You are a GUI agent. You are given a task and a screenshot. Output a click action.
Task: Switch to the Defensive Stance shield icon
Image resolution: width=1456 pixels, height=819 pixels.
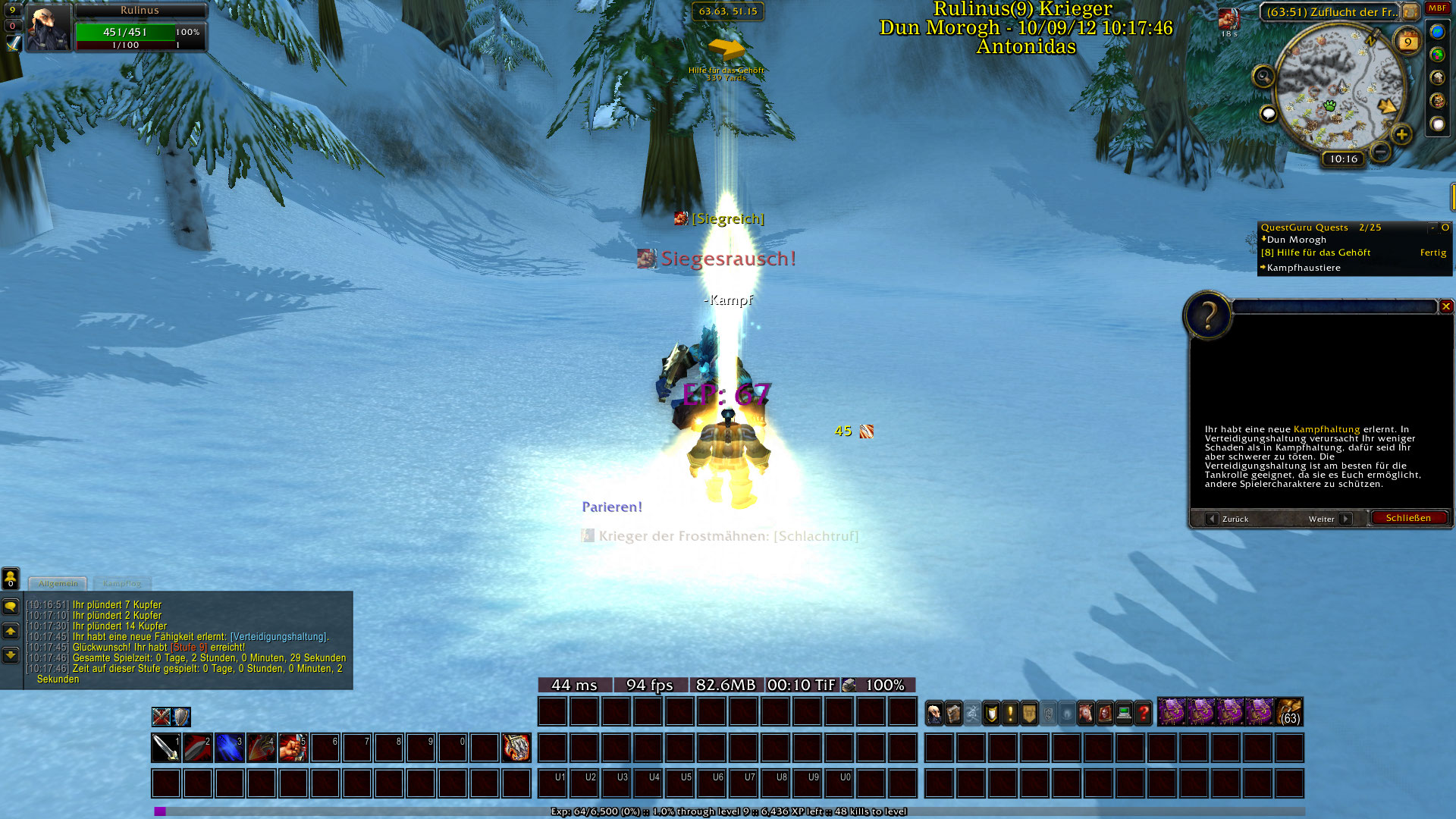click(x=181, y=717)
